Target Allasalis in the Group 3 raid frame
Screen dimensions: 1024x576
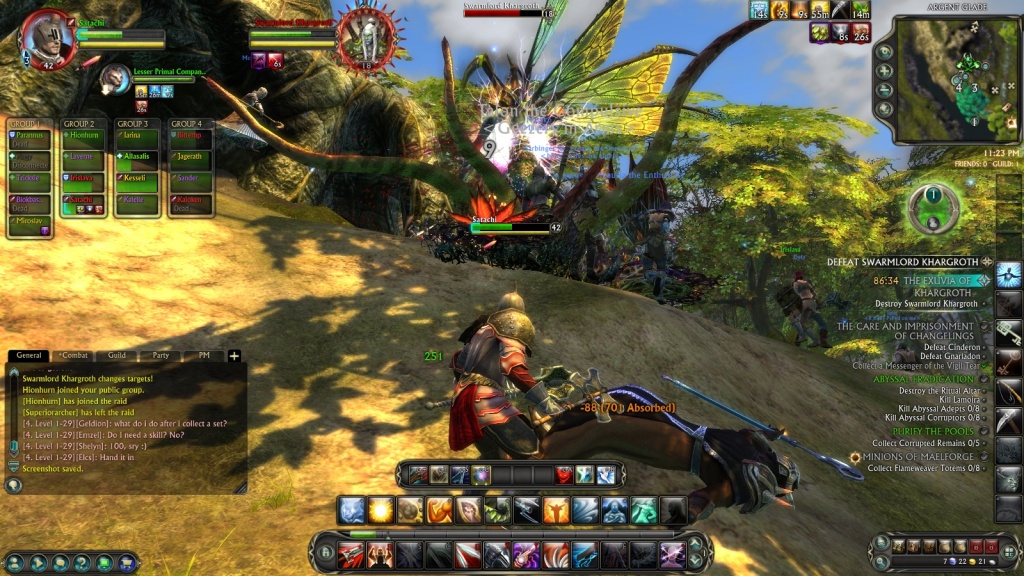point(136,157)
